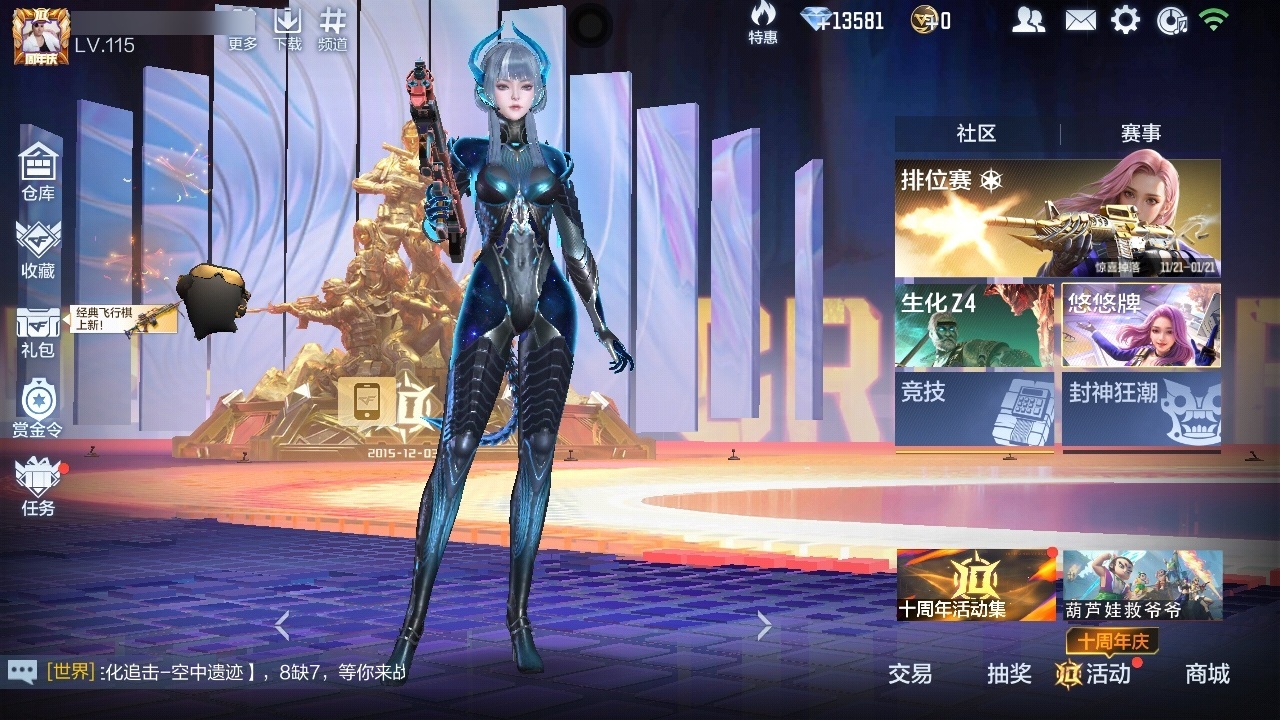Click the player avatar portrait

pyautogui.click(x=41, y=35)
